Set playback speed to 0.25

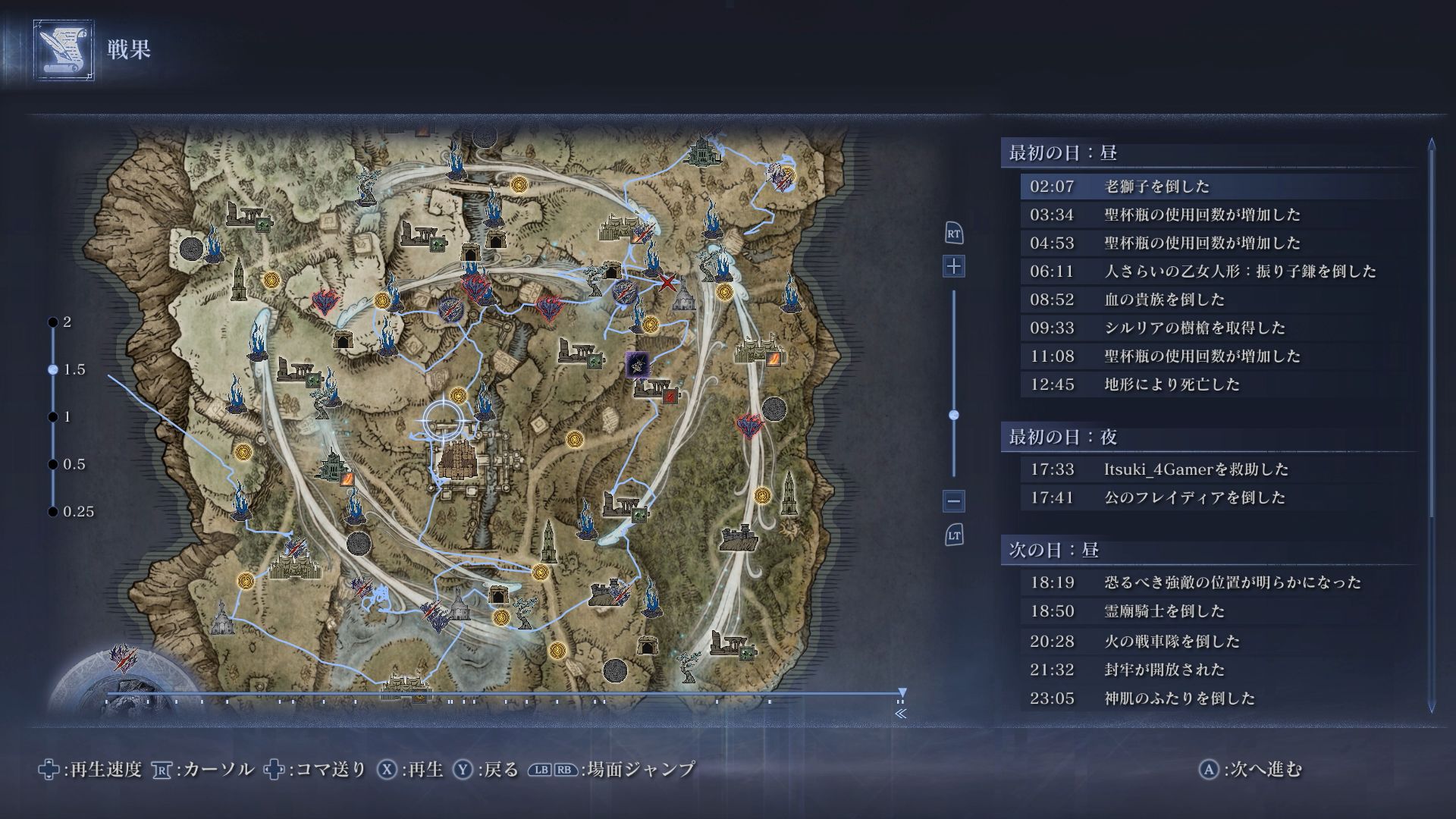[x=53, y=512]
